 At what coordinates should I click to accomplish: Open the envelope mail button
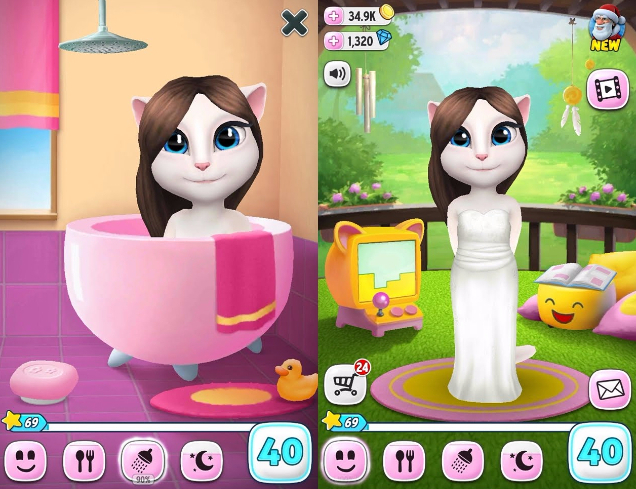click(608, 389)
